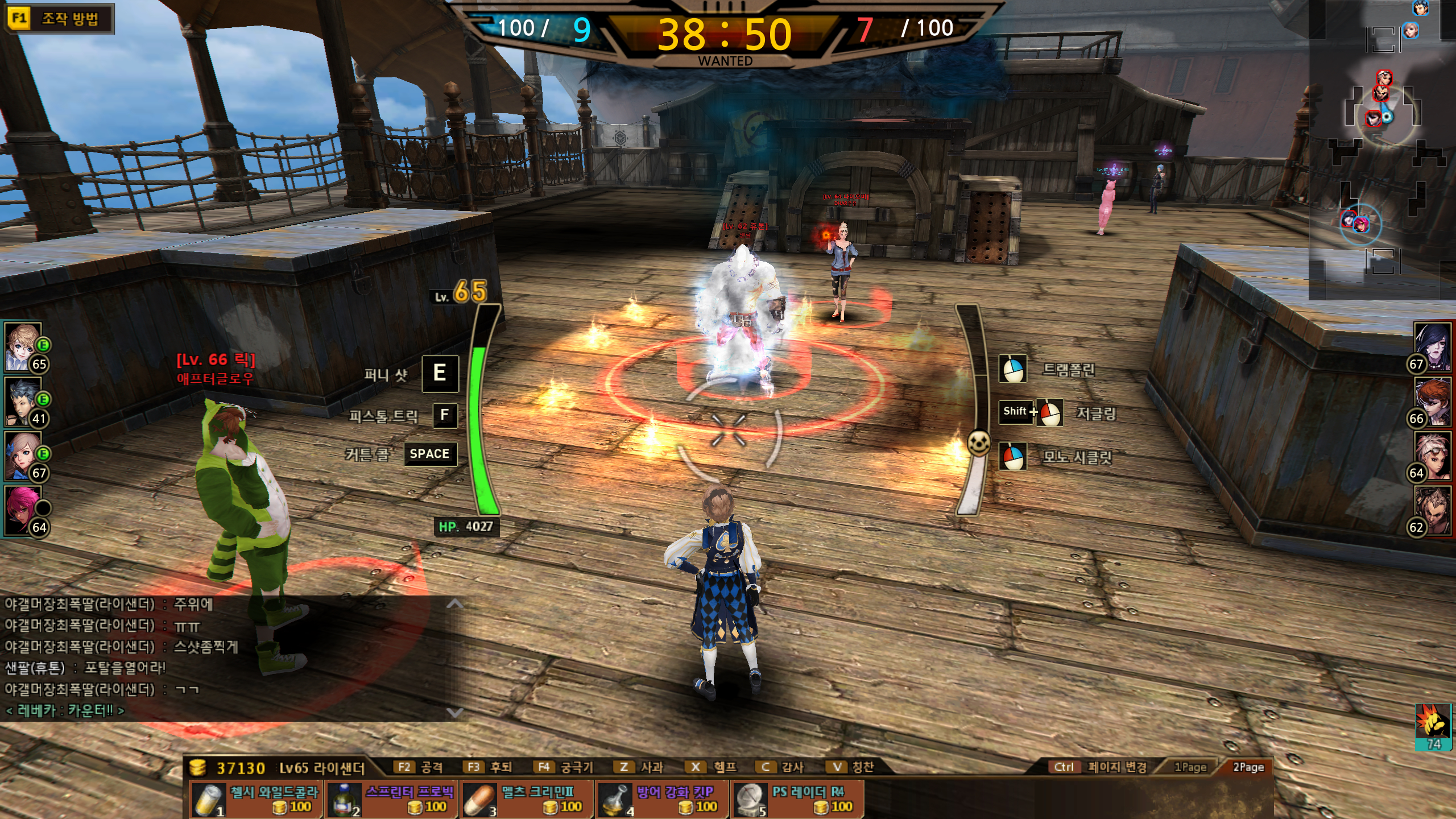Switch to the 1Page item tab
This screenshot has height=819, width=1456.
coord(1190,767)
